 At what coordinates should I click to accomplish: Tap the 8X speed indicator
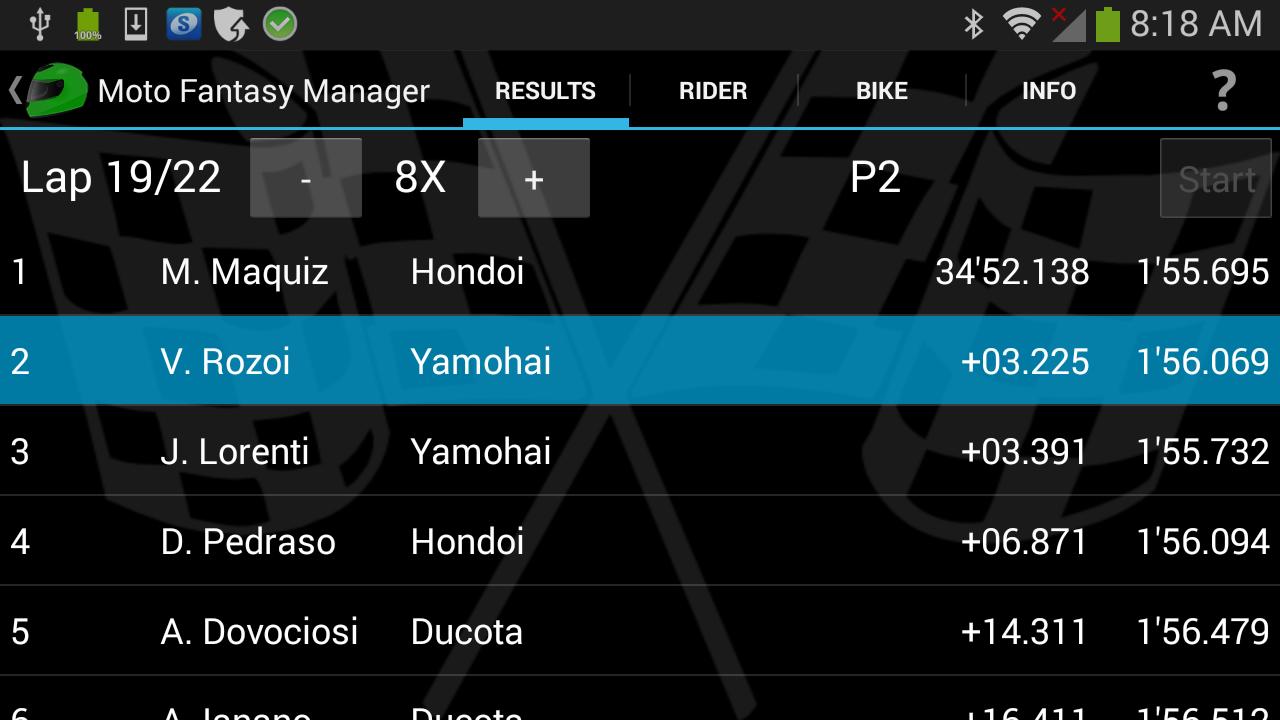pos(418,177)
